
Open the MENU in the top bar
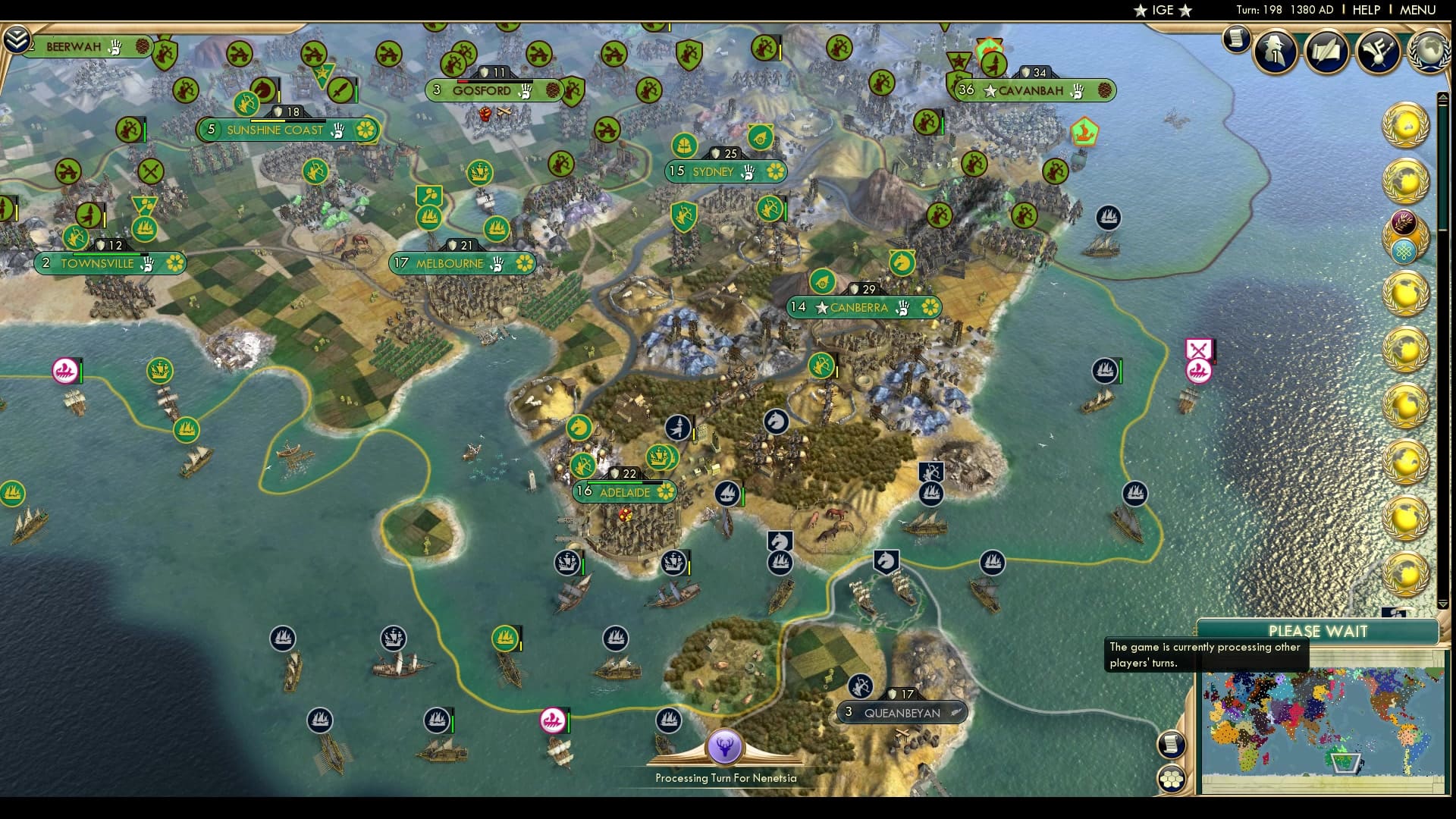(1417, 10)
